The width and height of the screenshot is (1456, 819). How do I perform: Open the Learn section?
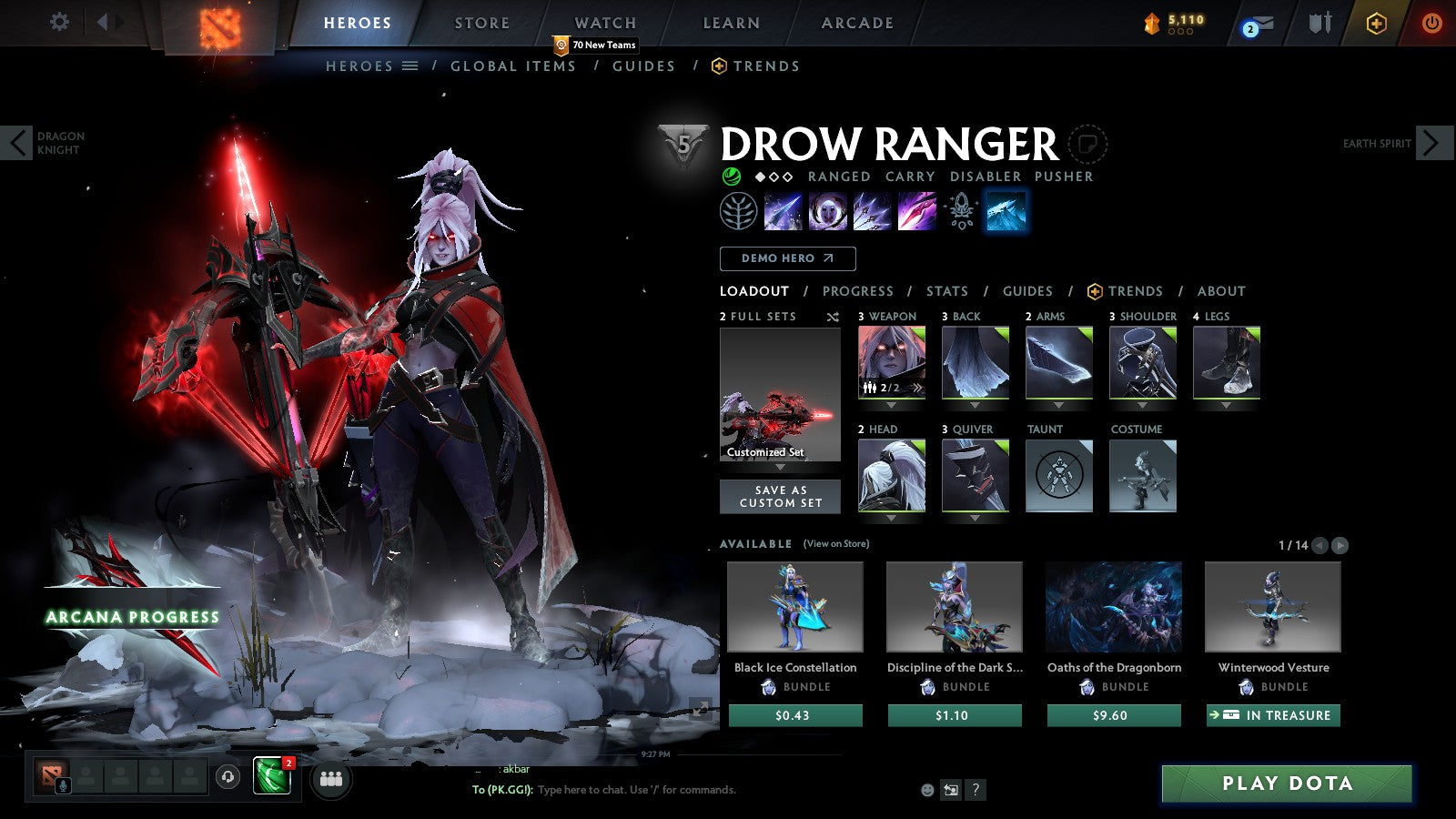point(731,23)
